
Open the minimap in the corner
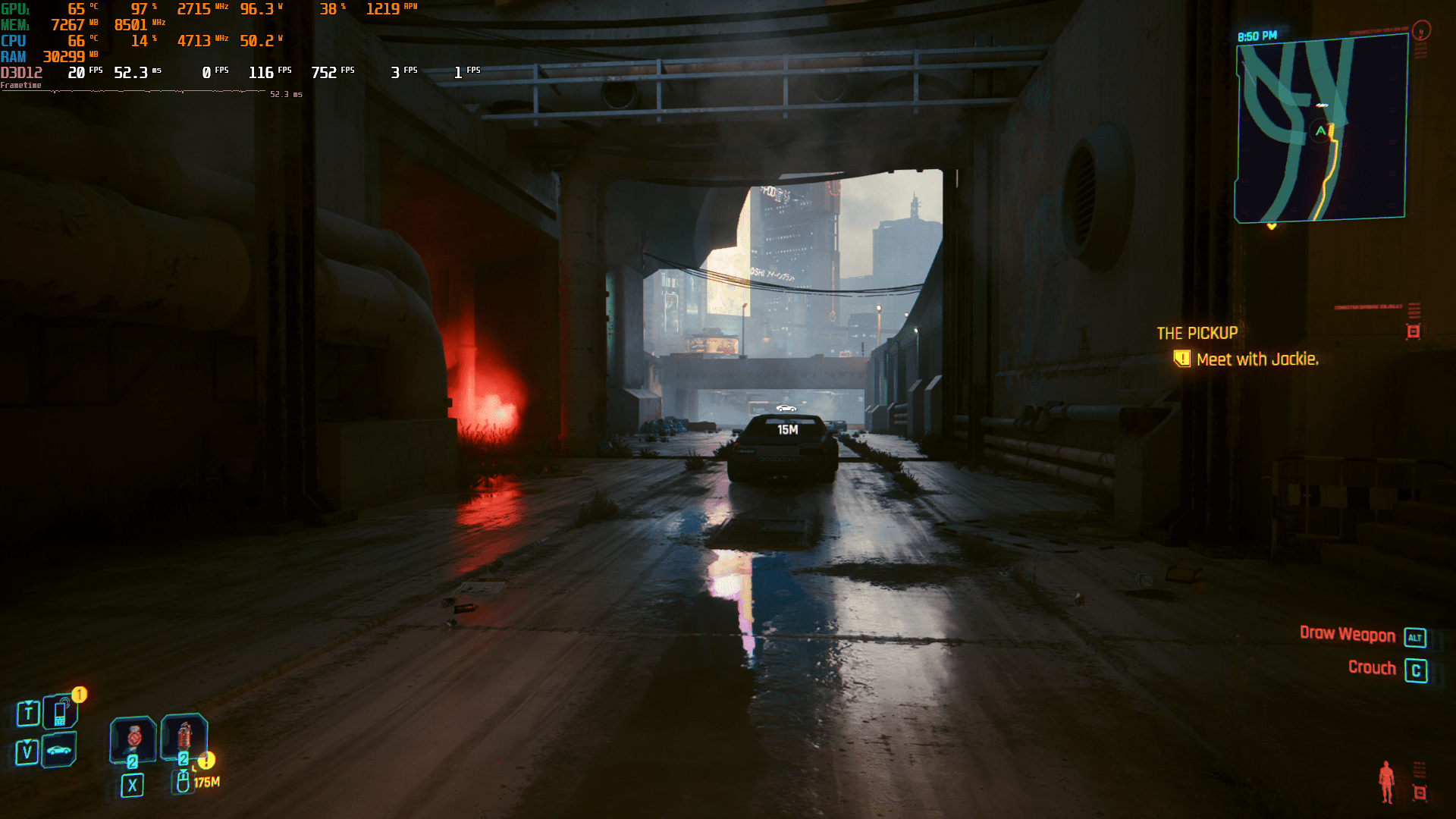click(x=1320, y=129)
